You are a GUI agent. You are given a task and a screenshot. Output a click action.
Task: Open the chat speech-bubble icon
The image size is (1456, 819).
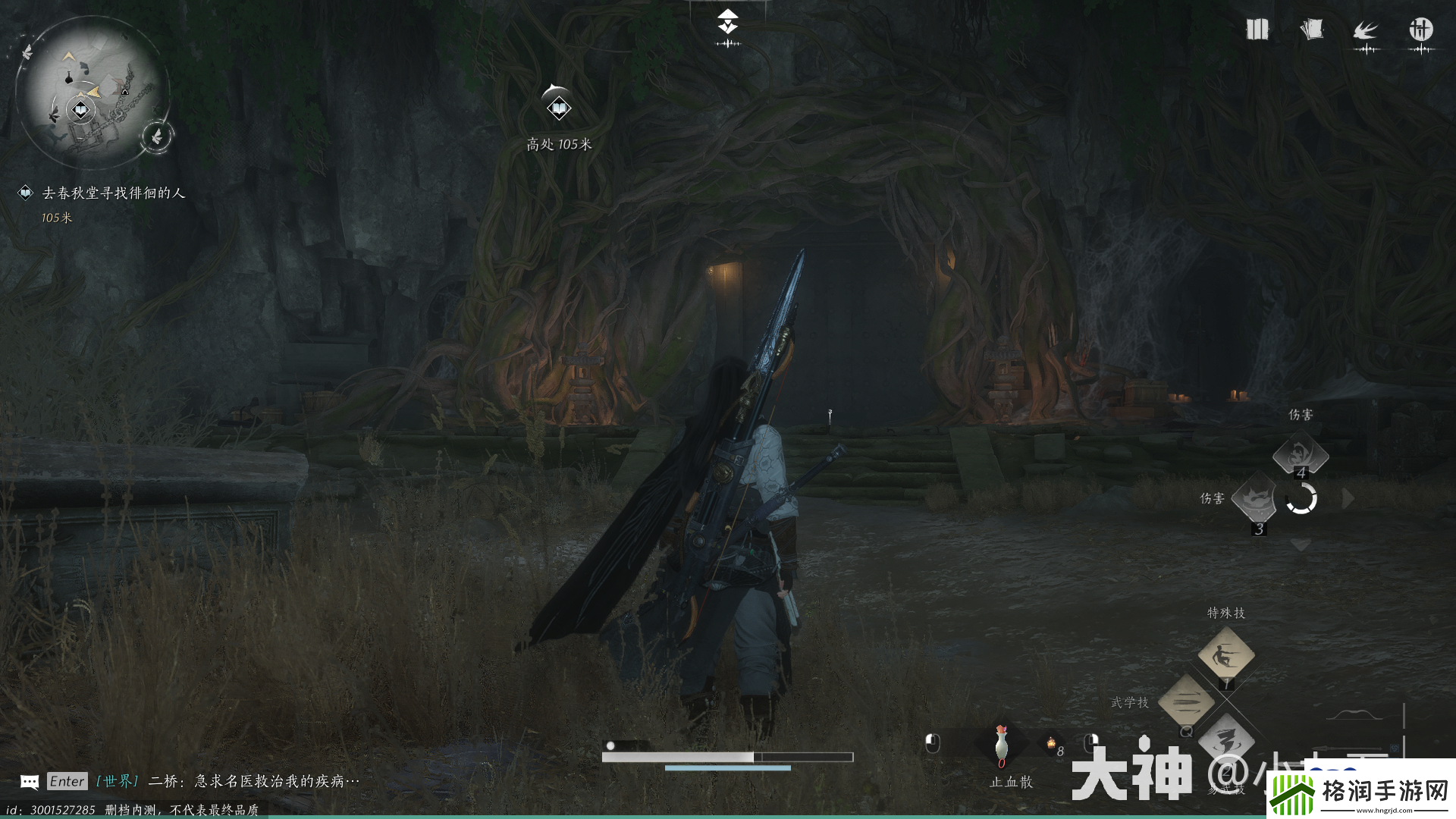tap(30, 782)
